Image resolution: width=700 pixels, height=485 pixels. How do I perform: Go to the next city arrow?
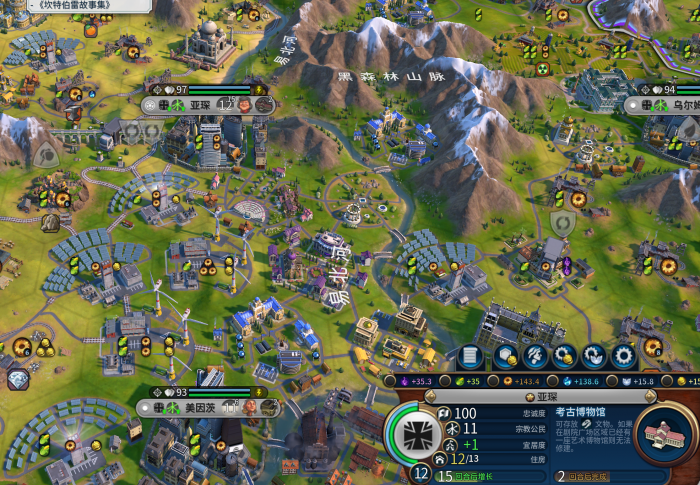tap(652, 398)
